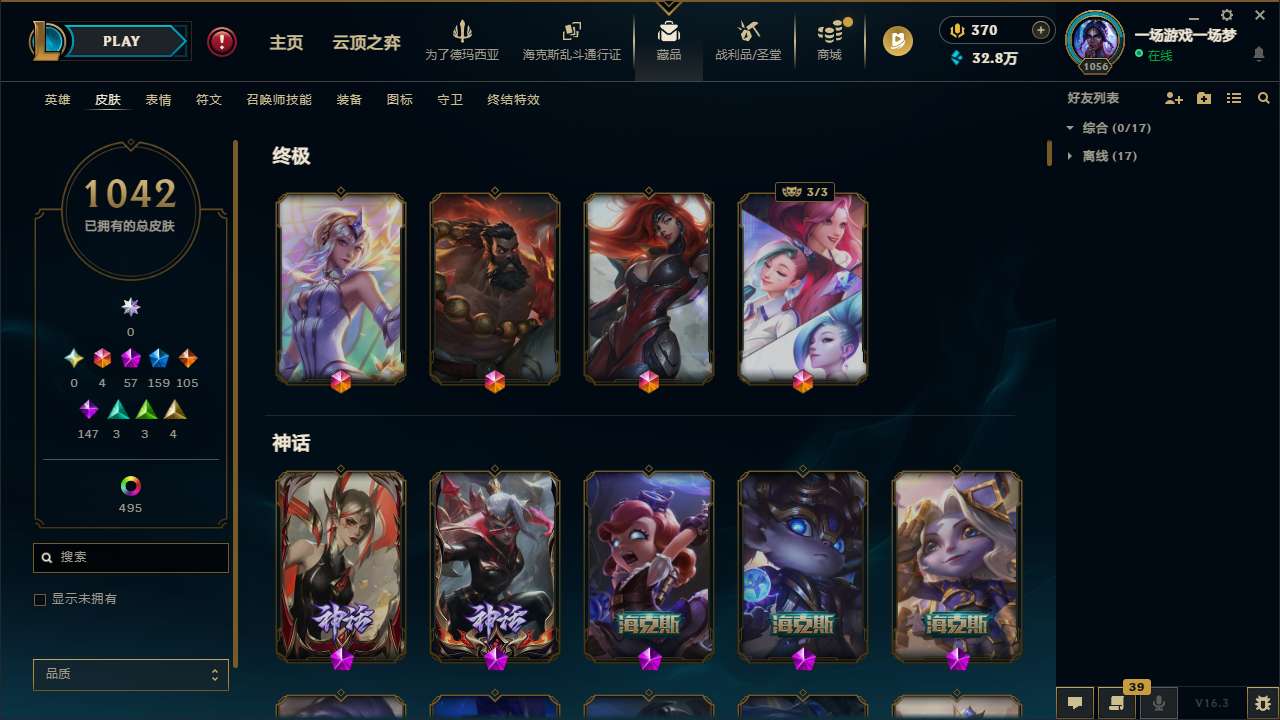Open the missions alert icon beside PLAY
1280x720 pixels.
pyautogui.click(x=221, y=41)
